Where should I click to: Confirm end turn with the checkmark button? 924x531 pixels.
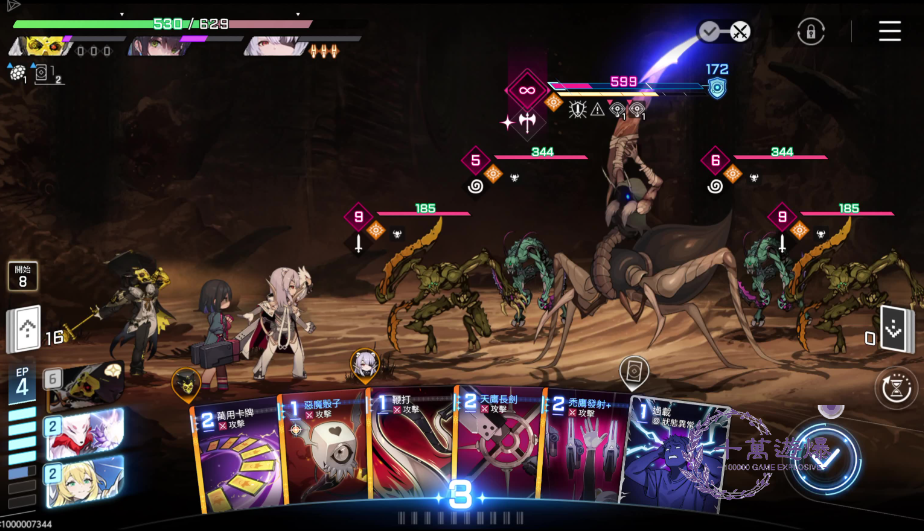click(825, 460)
